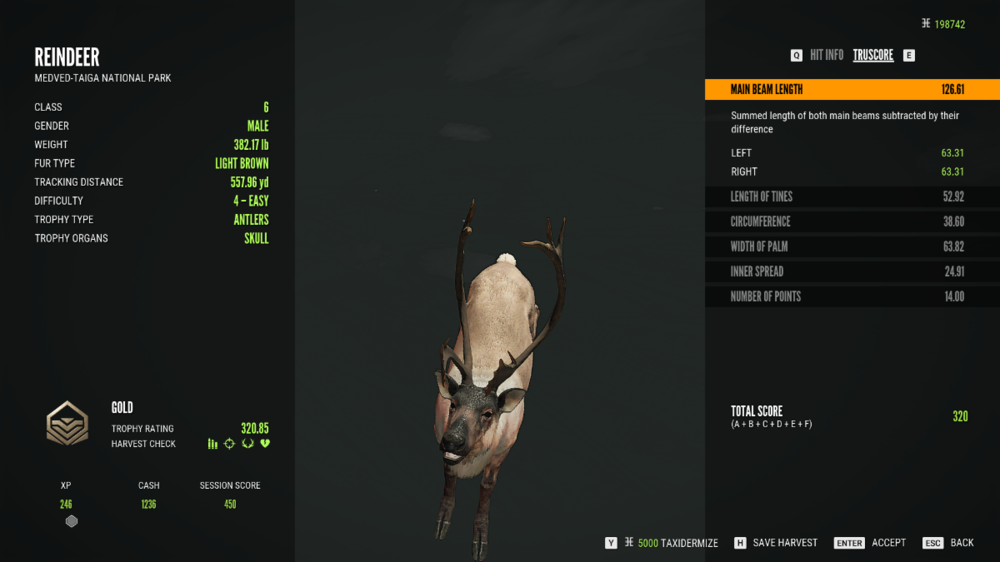
Task: Expand the Number of Points row
Action: [x=851, y=297]
